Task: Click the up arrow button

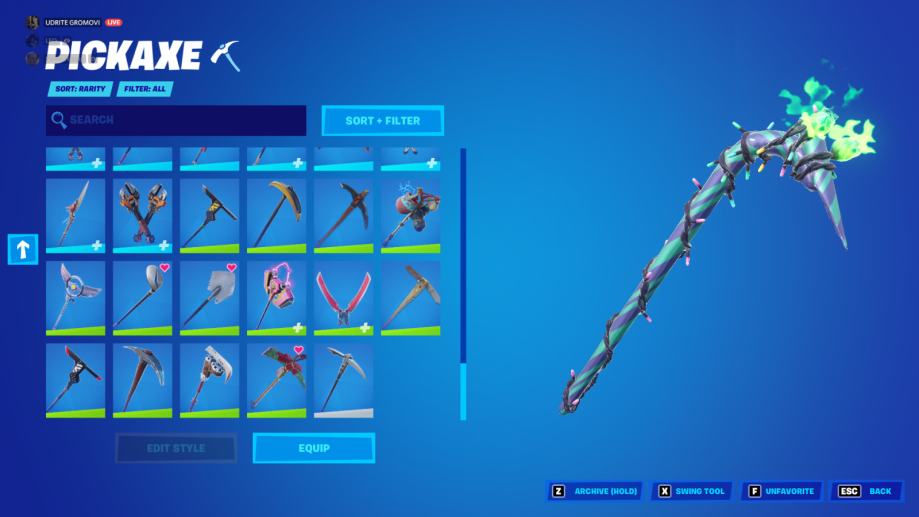Action: 23,249
